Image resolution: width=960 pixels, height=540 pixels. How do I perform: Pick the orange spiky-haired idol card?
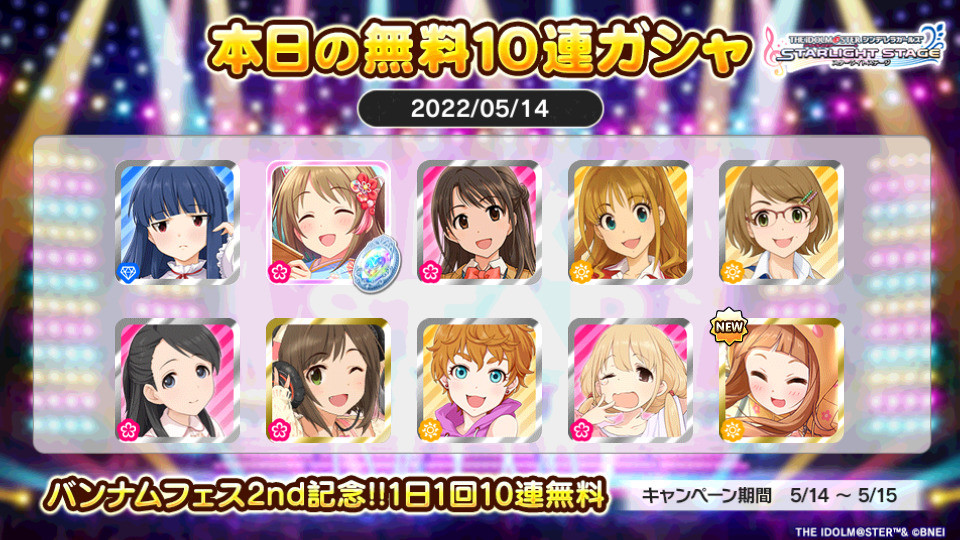pyautogui.click(x=478, y=380)
